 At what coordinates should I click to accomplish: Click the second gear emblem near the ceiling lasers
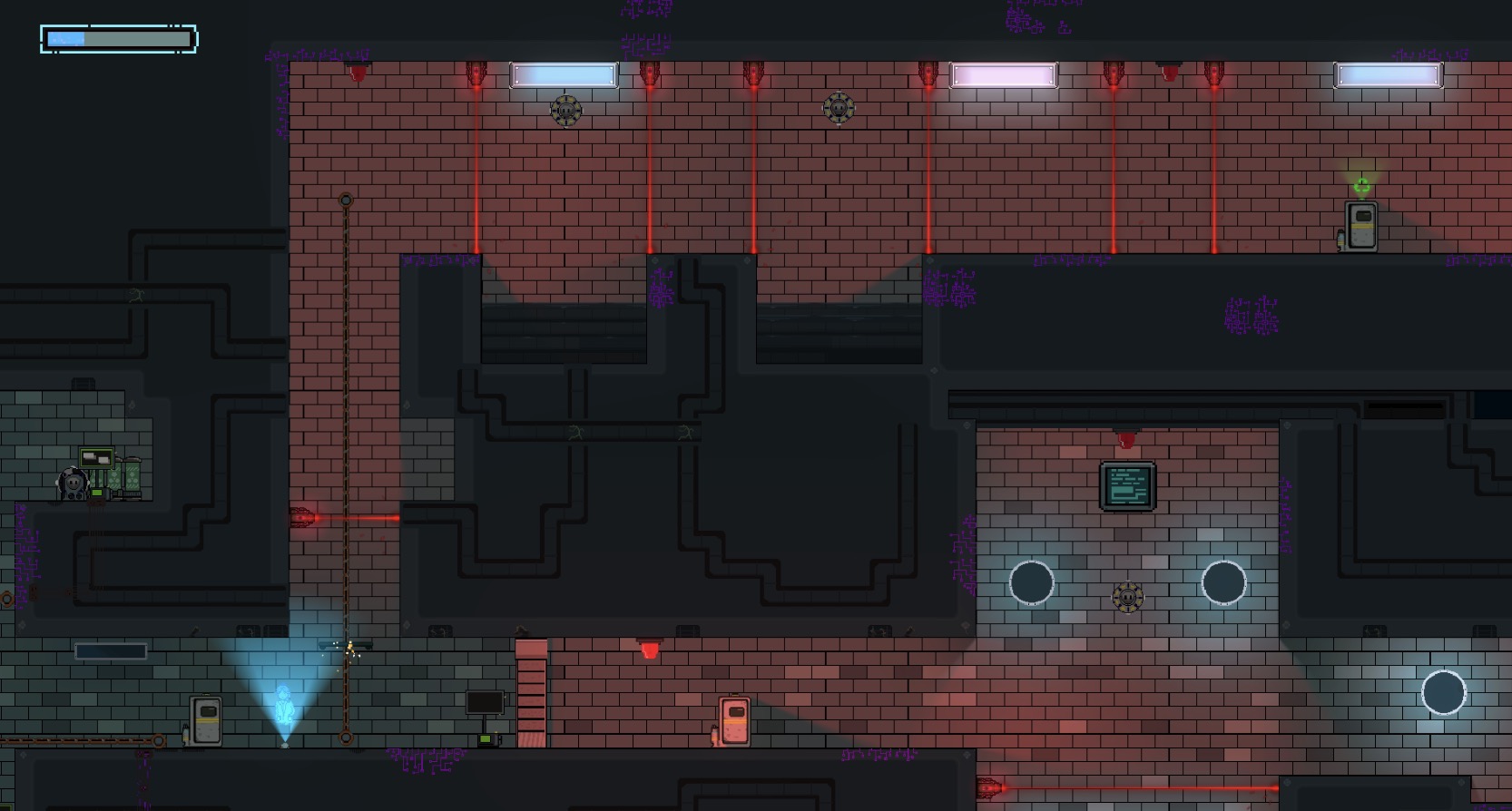tap(839, 109)
